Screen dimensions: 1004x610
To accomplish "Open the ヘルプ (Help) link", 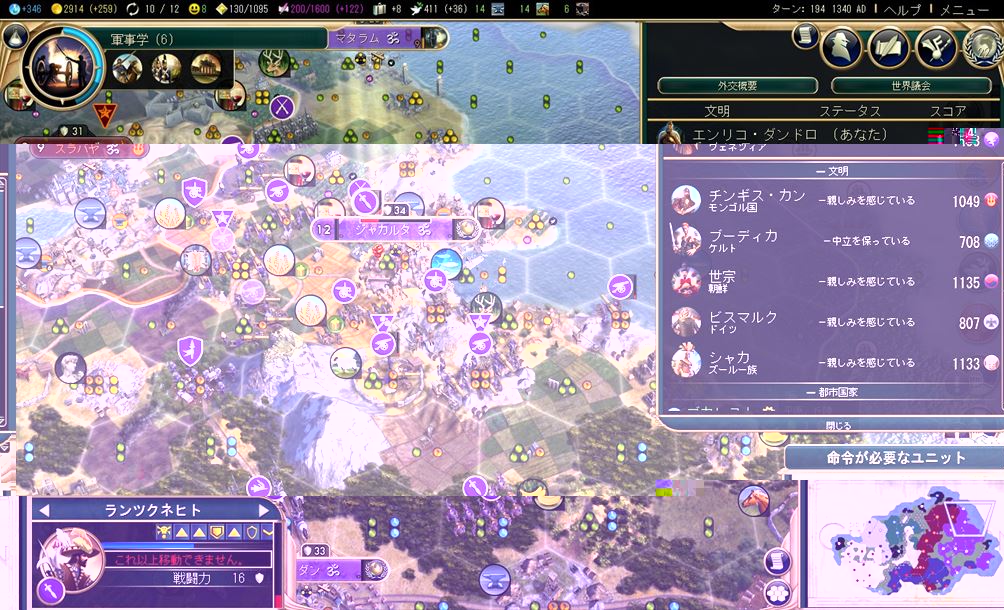I will pos(901,9).
